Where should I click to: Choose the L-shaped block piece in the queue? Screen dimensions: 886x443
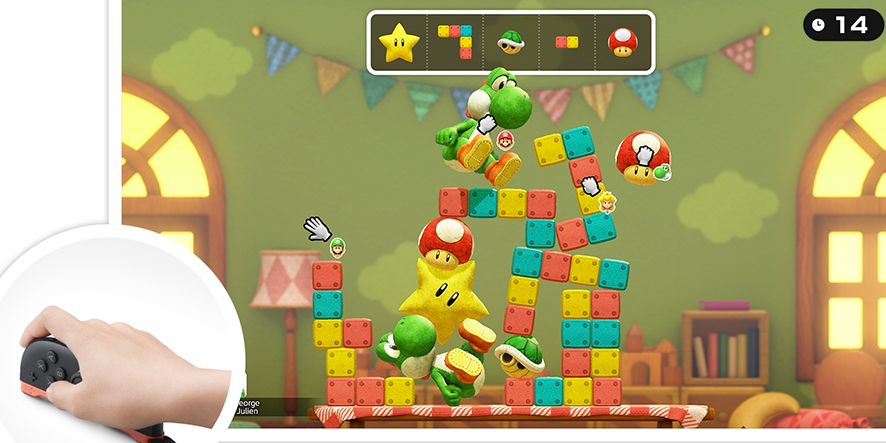coord(455,41)
